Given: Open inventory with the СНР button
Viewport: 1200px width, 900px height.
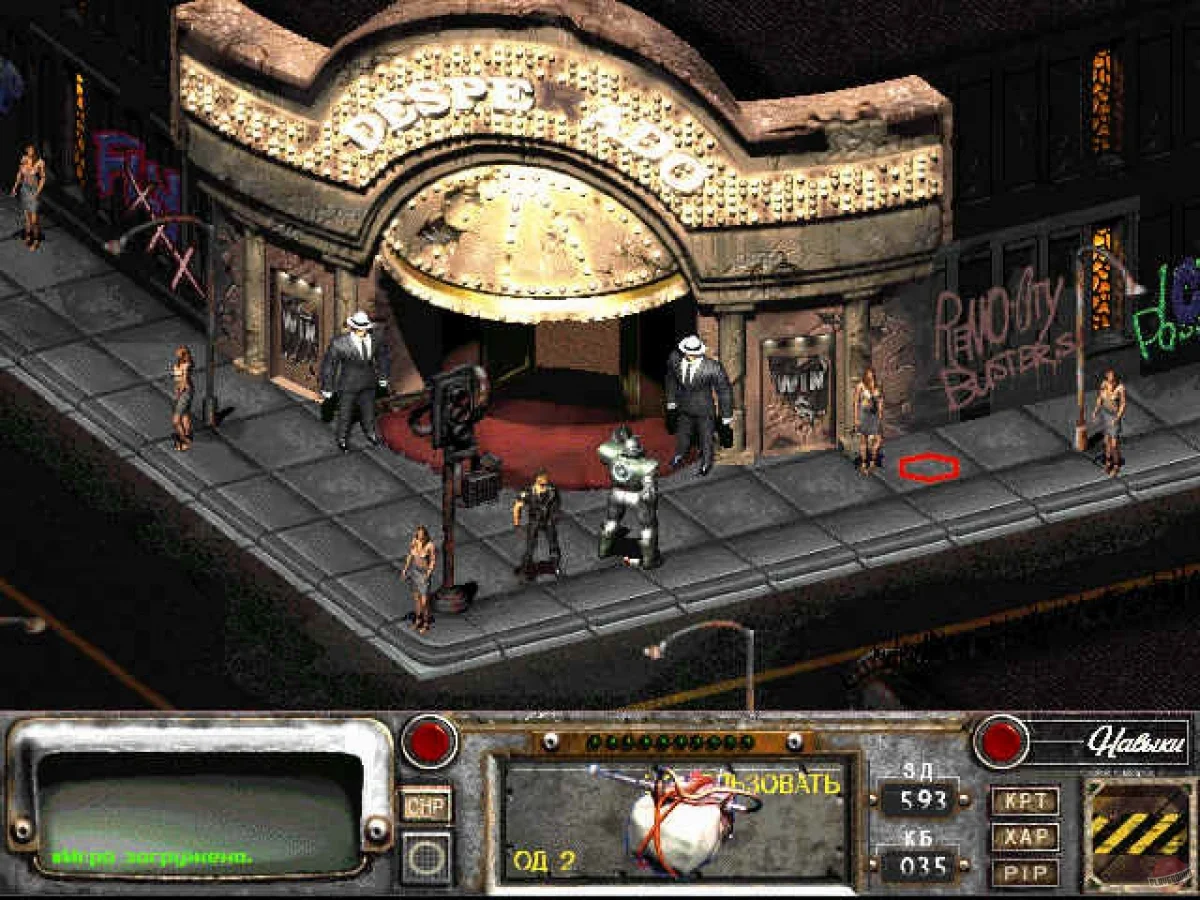Looking at the screenshot, I should coord(426,804).
